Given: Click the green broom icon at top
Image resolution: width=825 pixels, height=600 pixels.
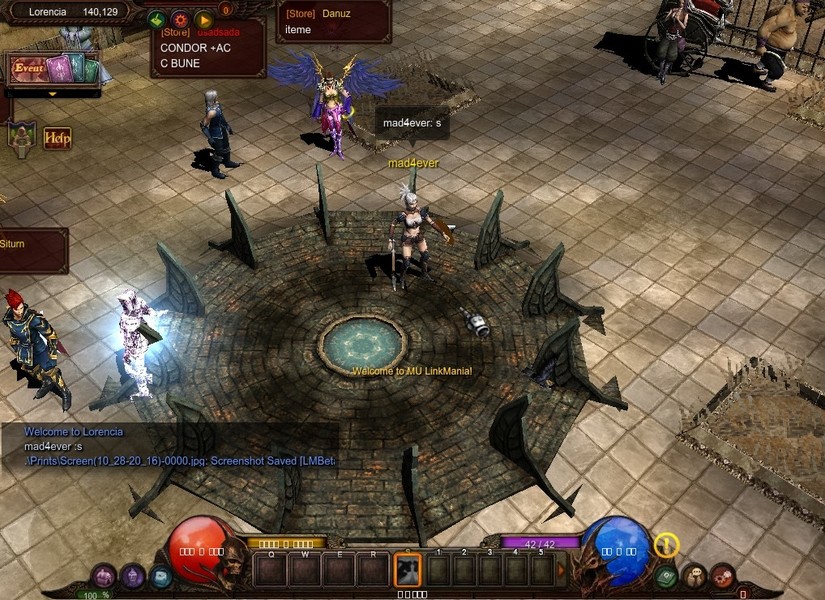Looking at the screenshot, I should click(157, 19).
